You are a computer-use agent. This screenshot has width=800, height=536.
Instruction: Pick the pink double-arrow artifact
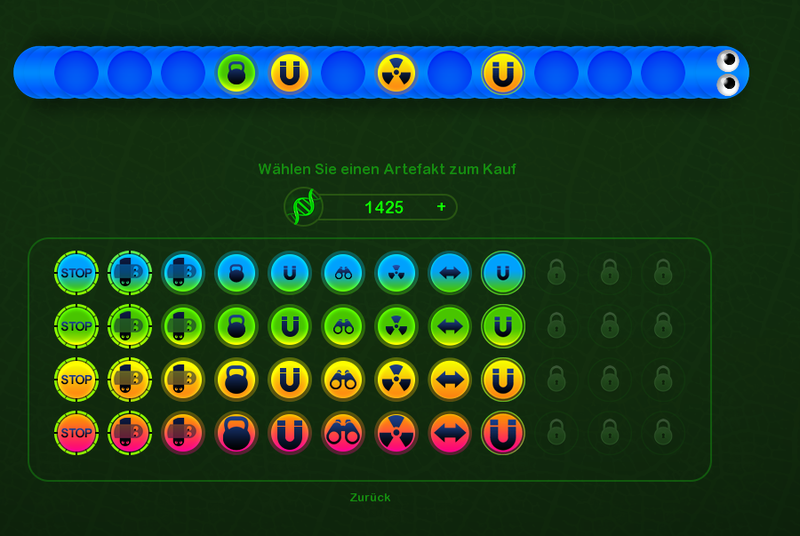click(x=450, y=434)
